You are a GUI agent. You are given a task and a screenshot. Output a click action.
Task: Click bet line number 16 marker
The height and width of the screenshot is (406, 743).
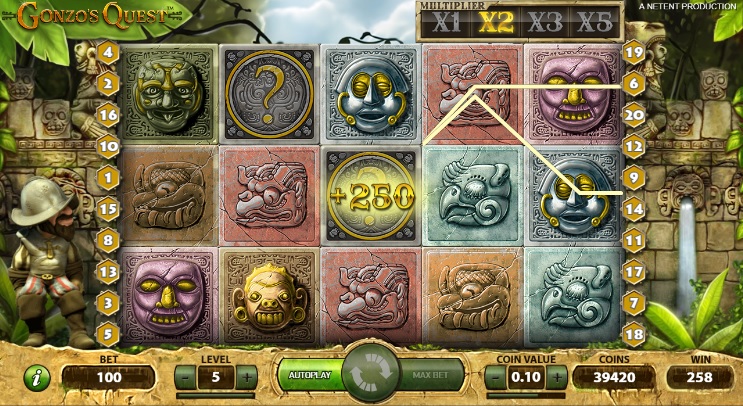(x=108, y=115)
